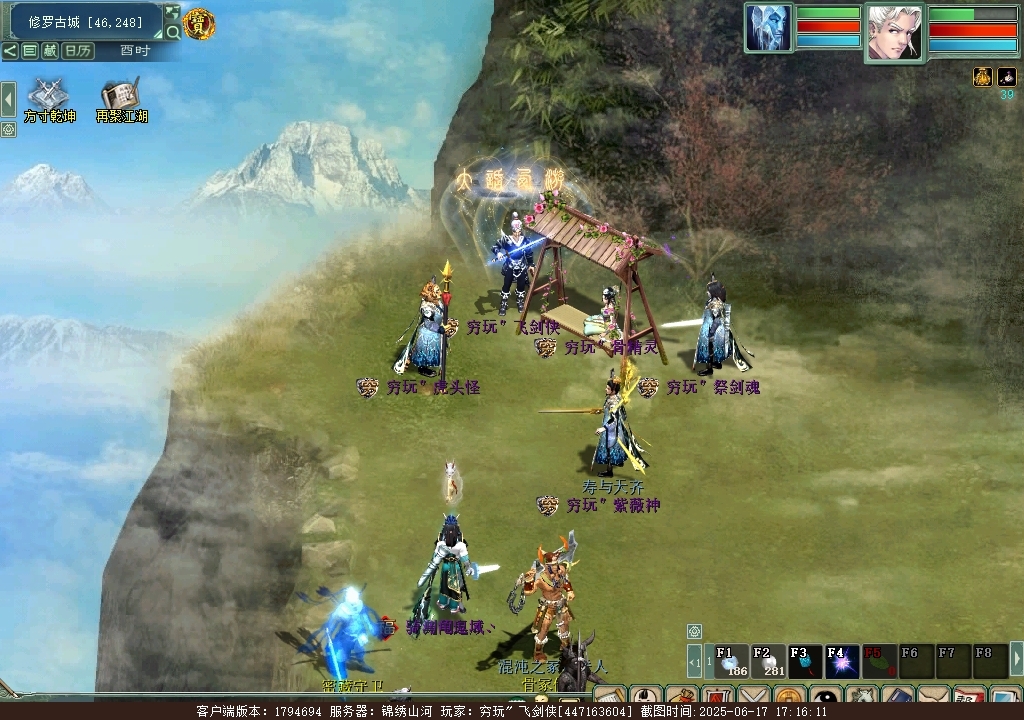Click the buff icon with 39 counter

point(1007,77)
